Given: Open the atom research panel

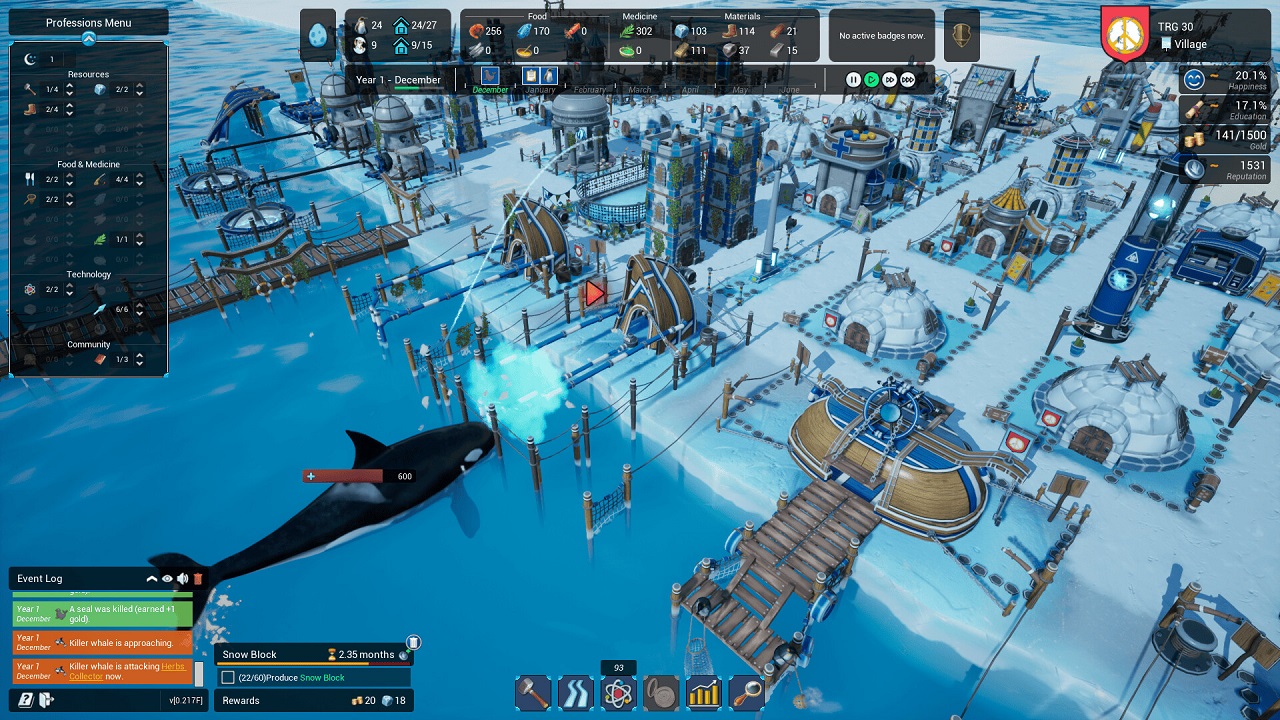Looking at the screenshot, I should tap(618, 692).
